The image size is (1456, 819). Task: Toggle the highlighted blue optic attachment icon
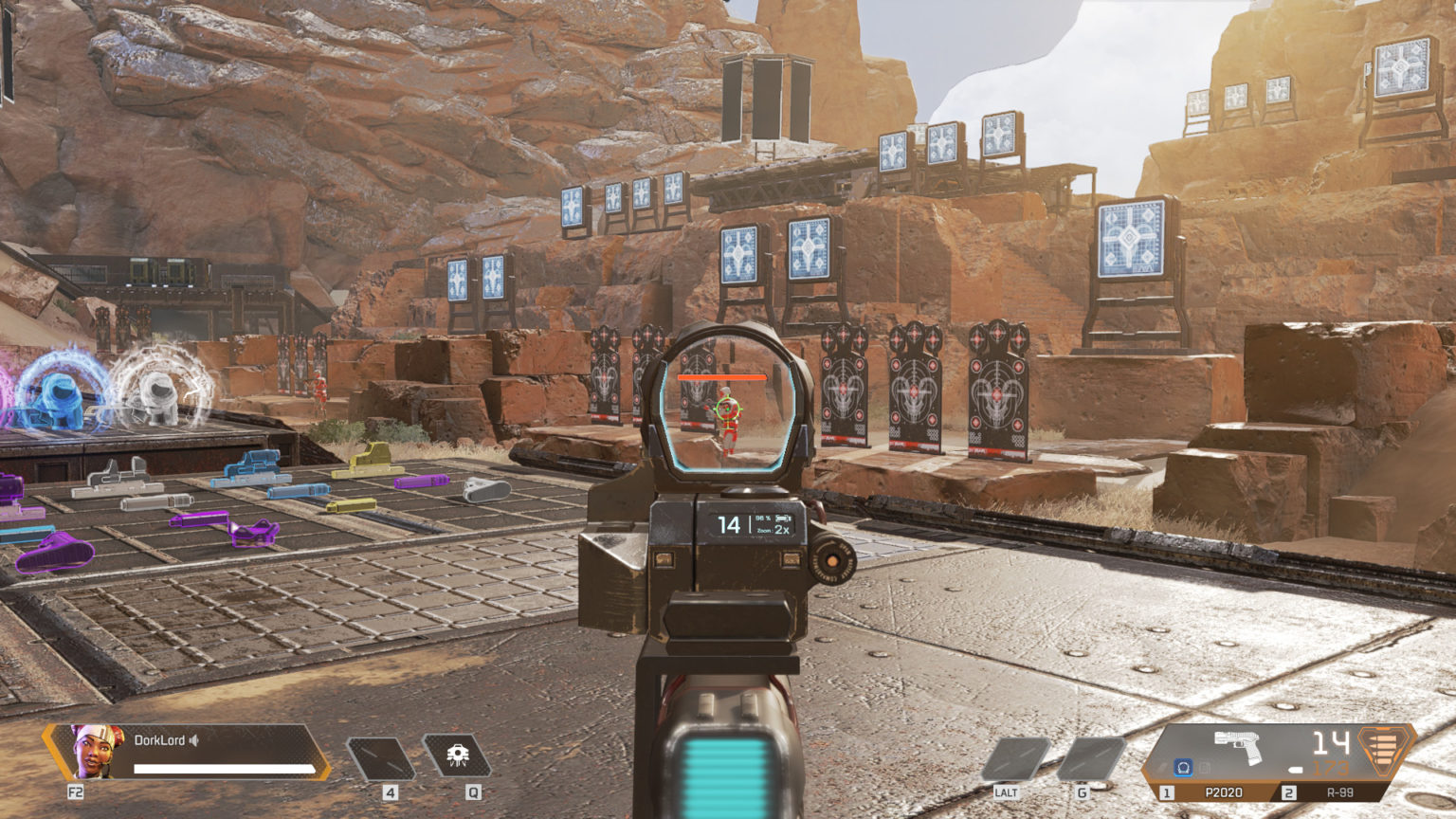click(x=1183, y=768)
